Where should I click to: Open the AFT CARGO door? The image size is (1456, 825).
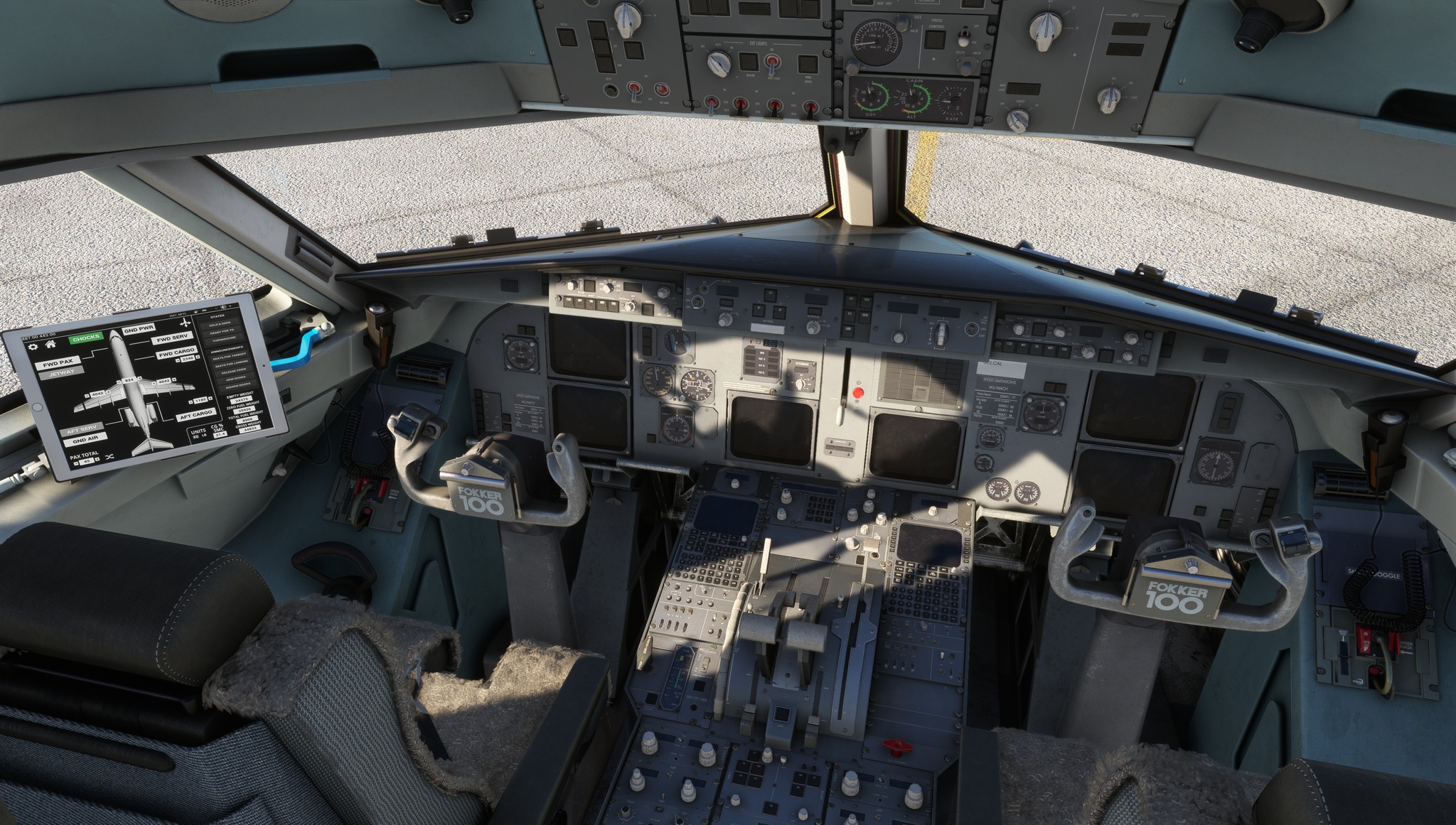pyautogui.click(x=196, y=414)
